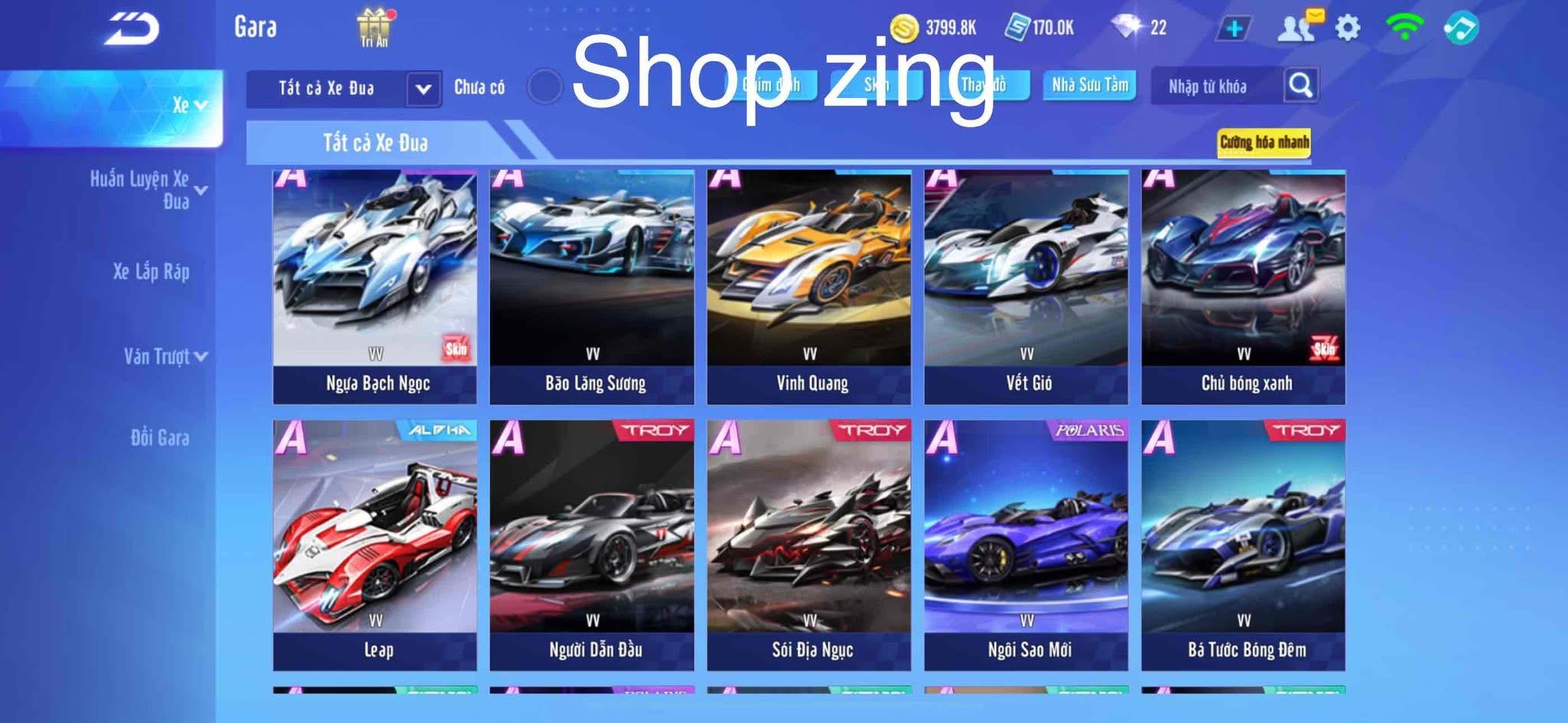The image size is (1568, 723).
Task: Open the Tri Ân gift box
Action: tap(373, 25)
